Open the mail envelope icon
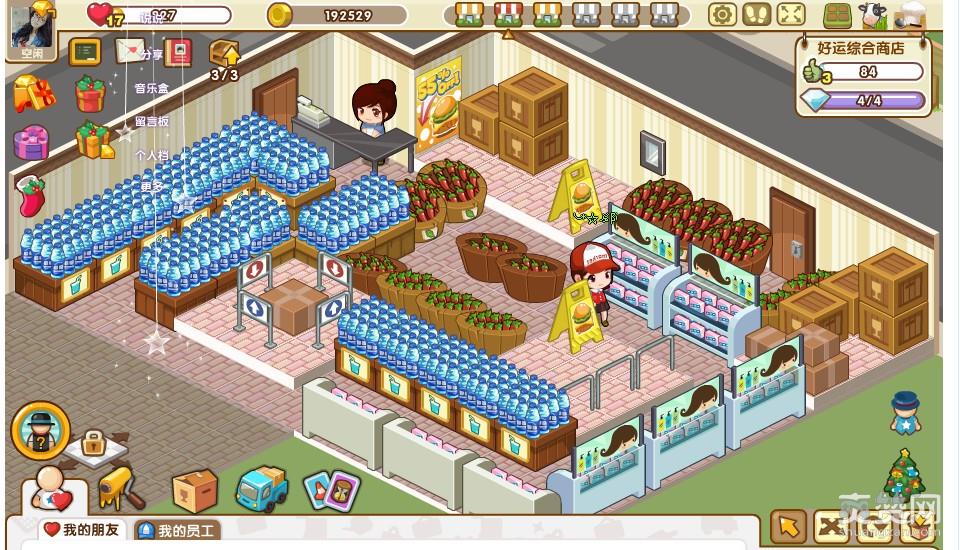Screen dimensions: 960x550 (x=129, y=51)
